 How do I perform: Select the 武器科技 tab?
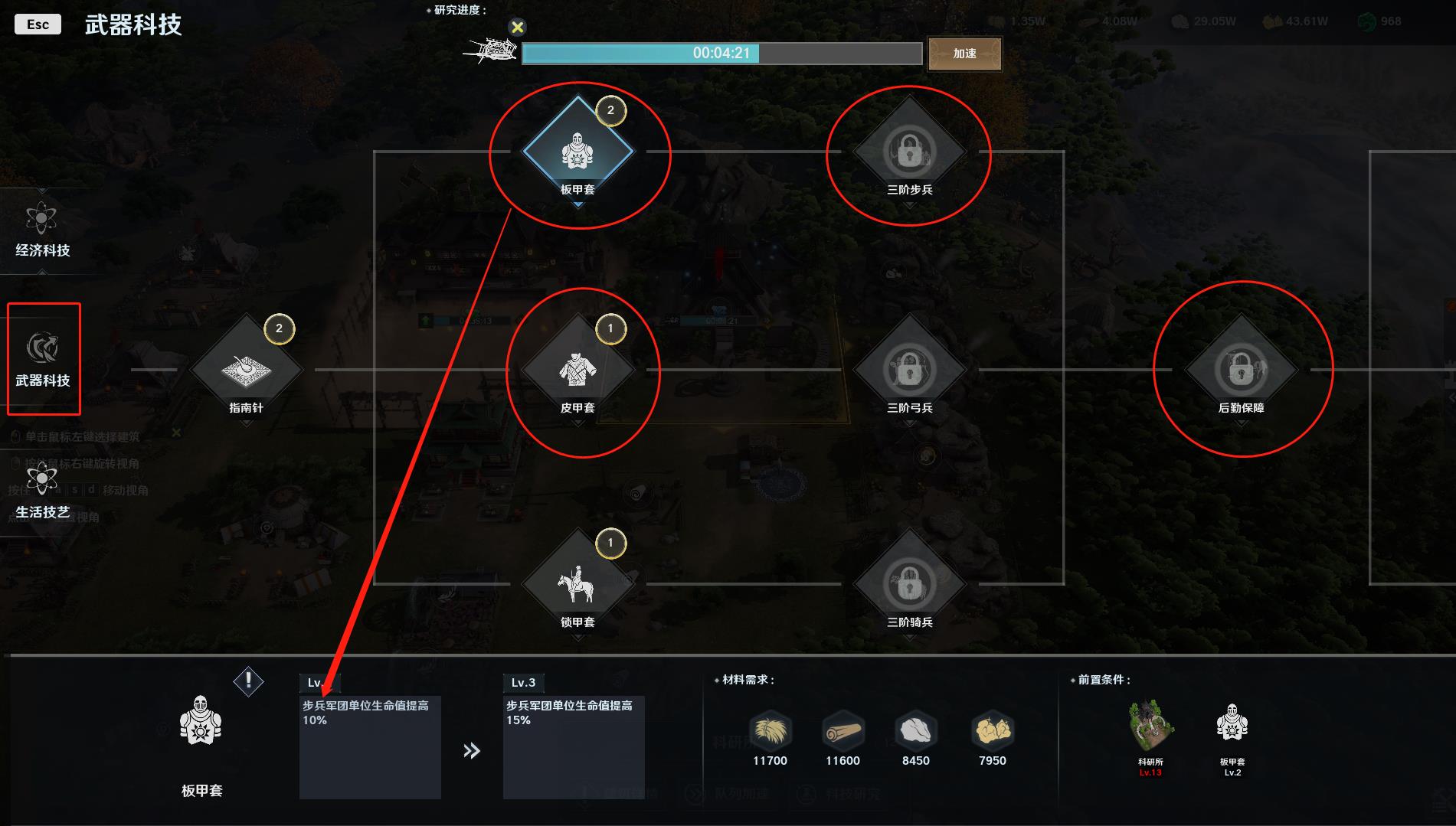pos(43,359)
